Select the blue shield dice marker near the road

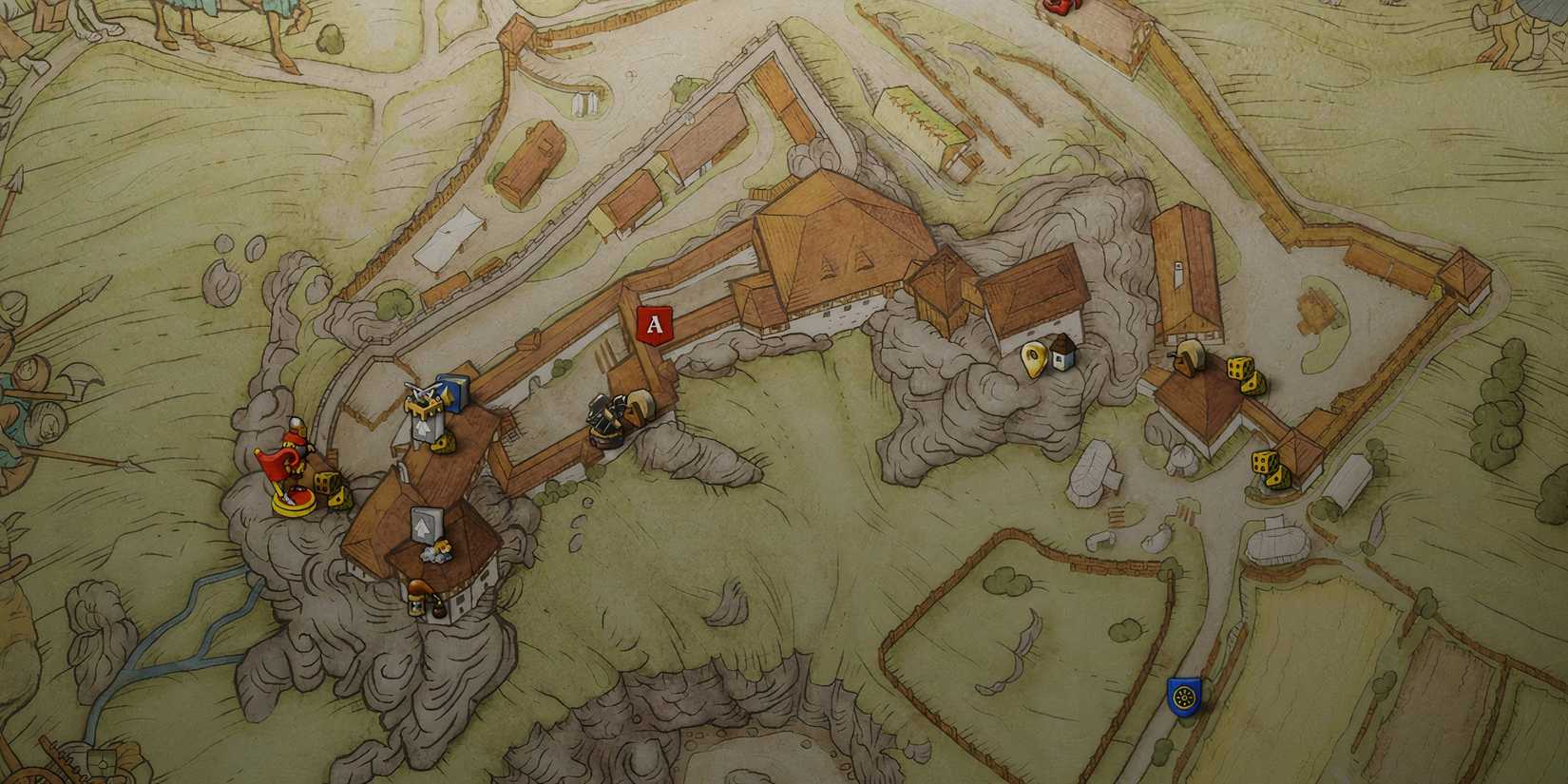coord(1181,697)
